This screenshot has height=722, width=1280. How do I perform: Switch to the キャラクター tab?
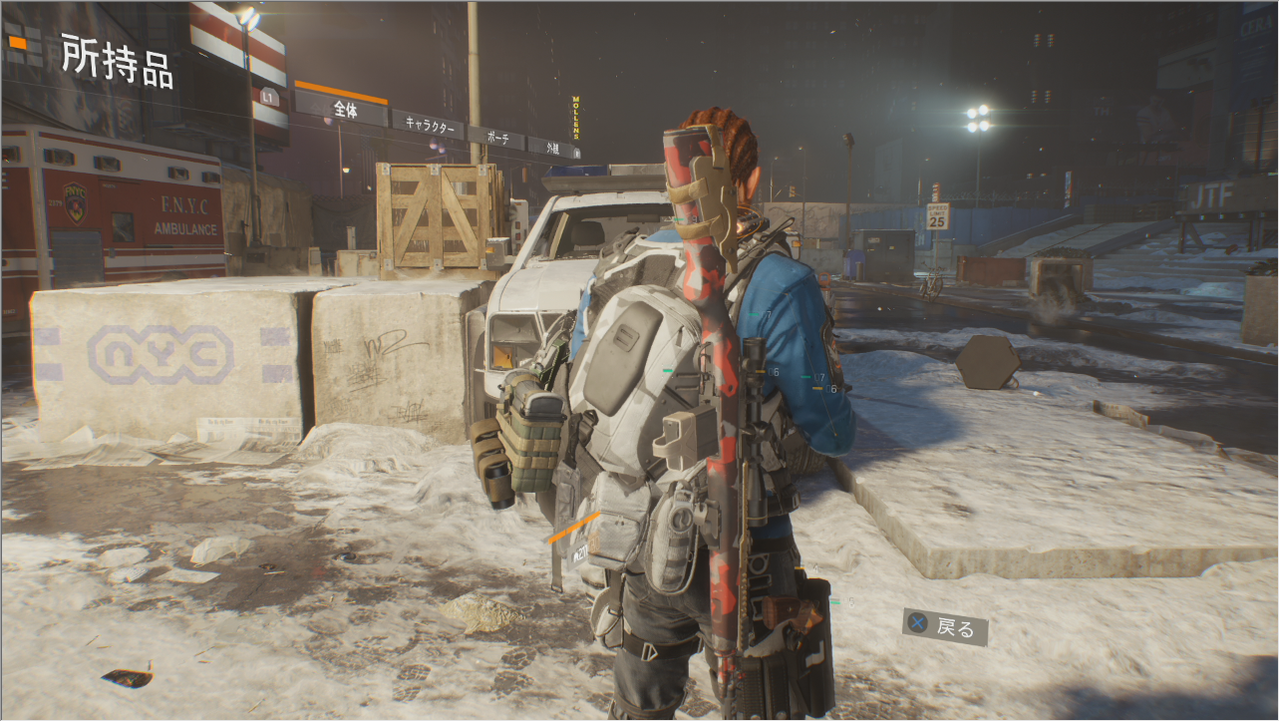pos(430,127)
